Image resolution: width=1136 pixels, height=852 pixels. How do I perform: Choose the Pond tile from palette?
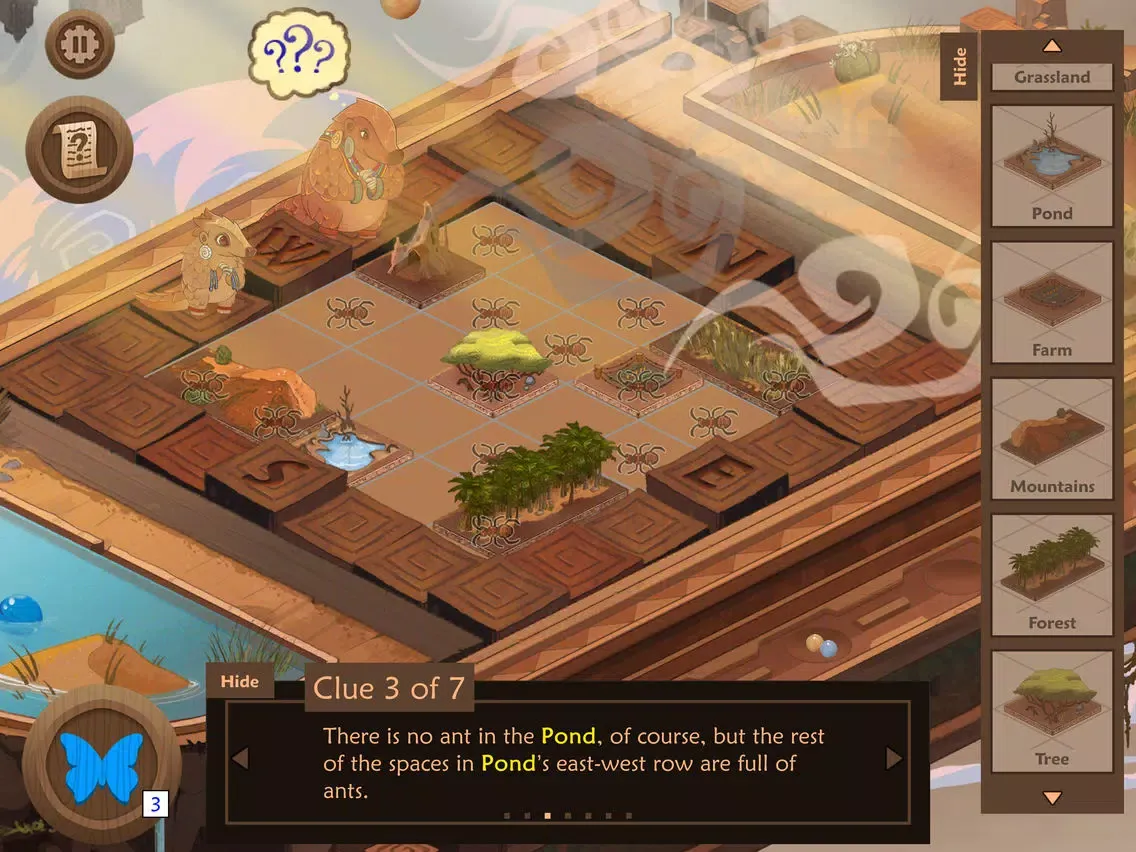tap(1052, 166)
